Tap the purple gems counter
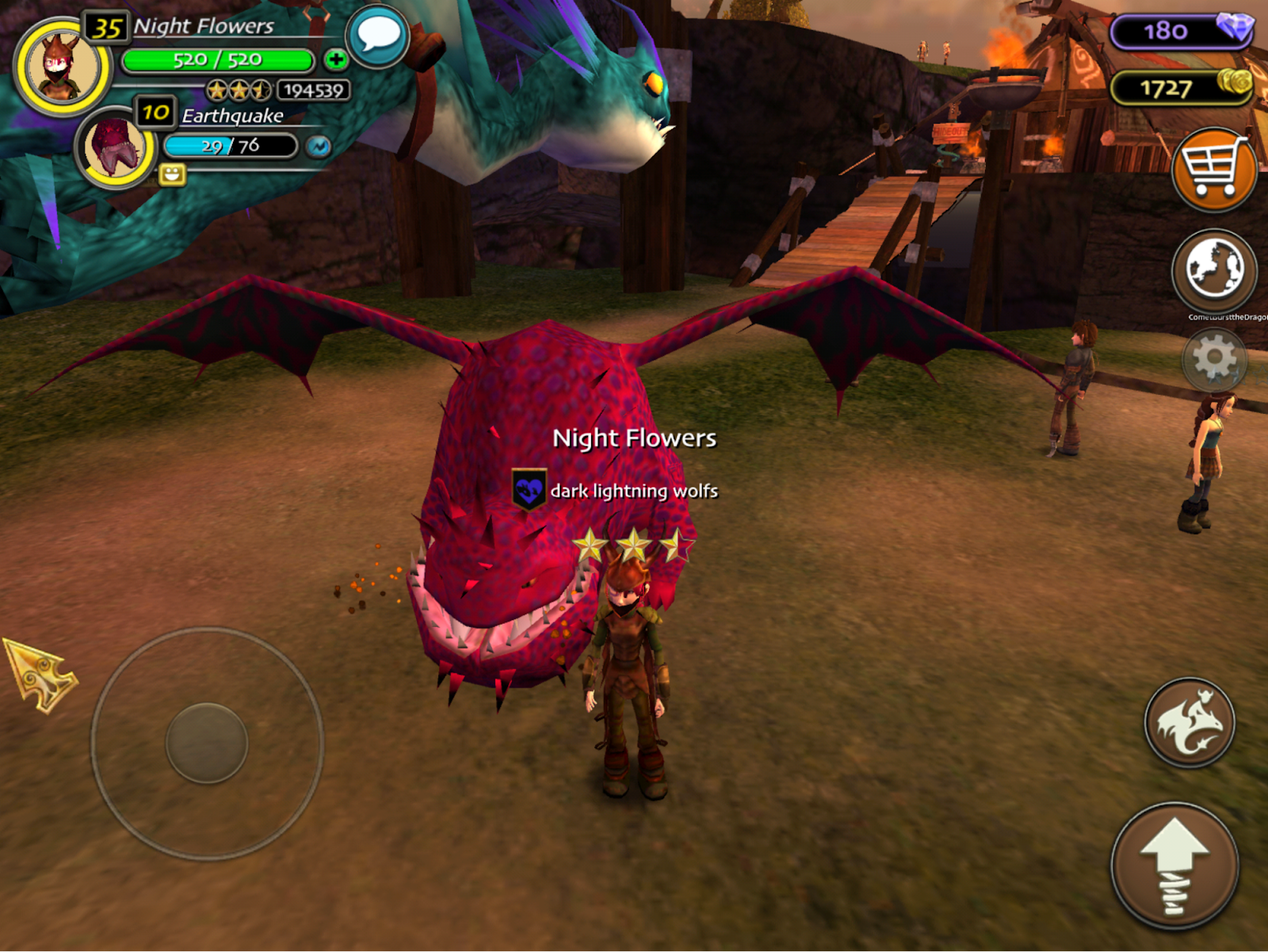 pos(1181,31)
